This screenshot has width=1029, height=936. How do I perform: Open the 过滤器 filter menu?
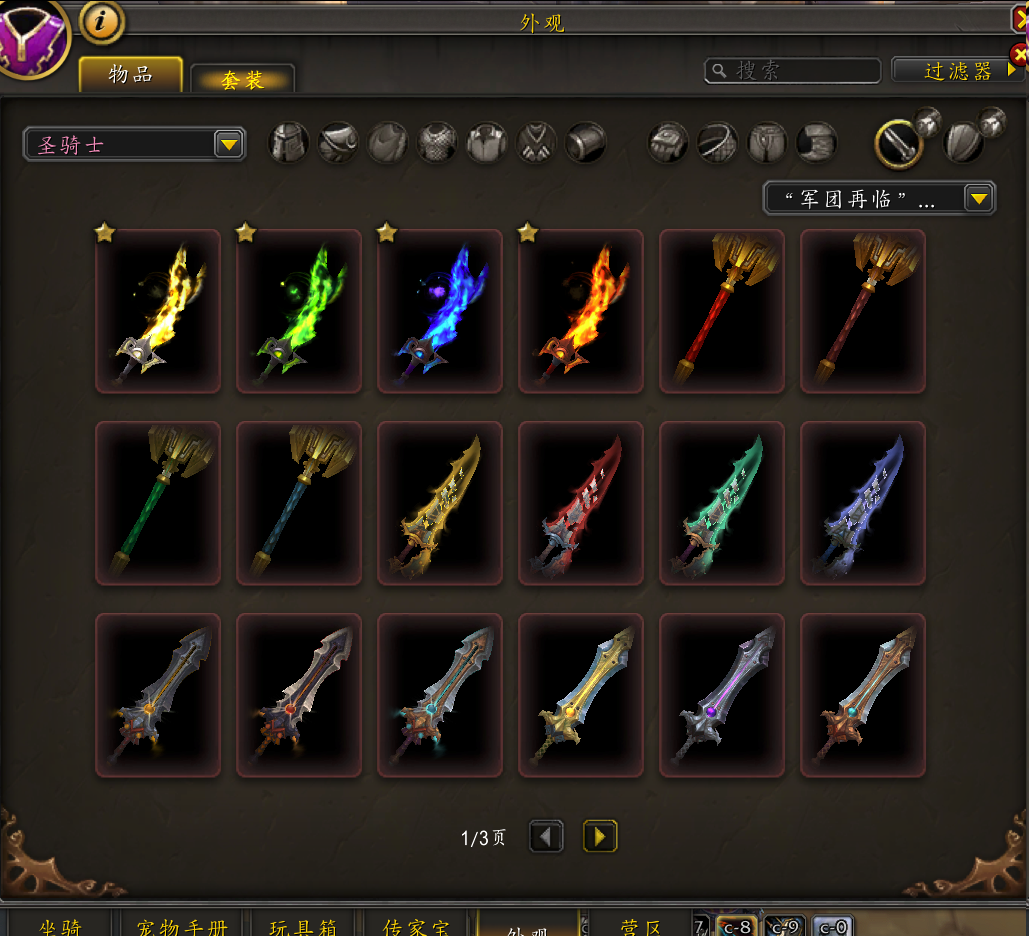point(957,71)
